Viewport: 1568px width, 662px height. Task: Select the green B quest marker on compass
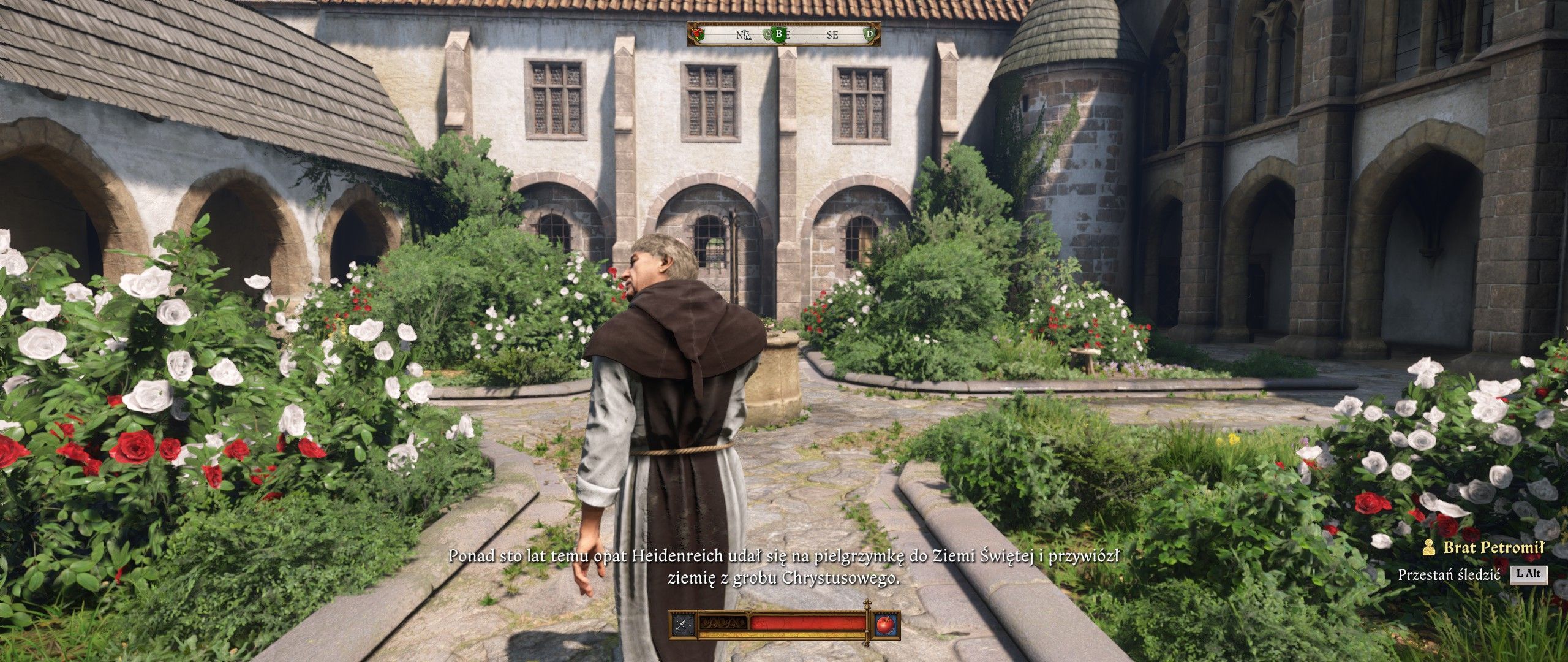click(779, 34)
